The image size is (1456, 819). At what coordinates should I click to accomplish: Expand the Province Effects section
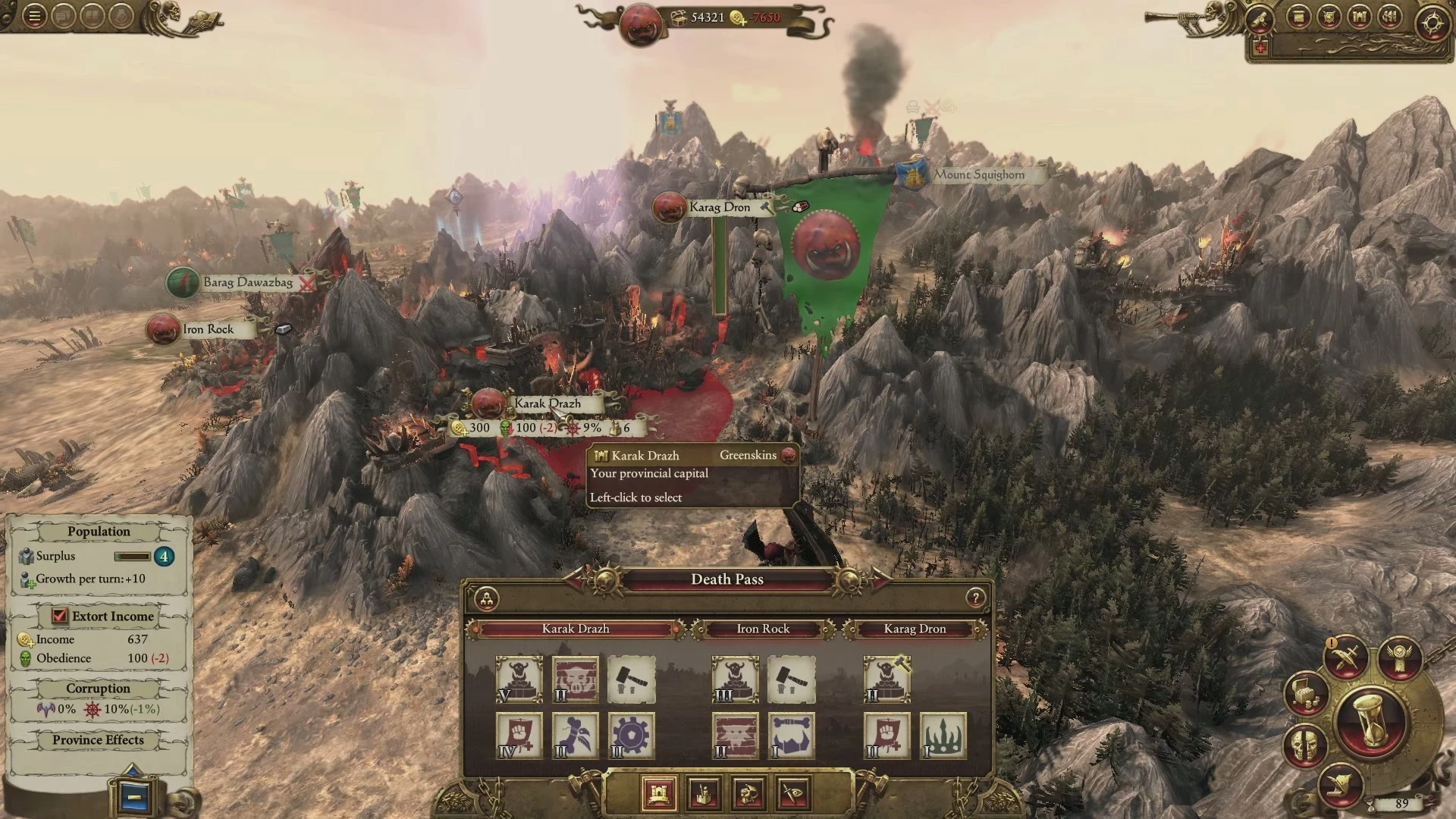[98, 739]
